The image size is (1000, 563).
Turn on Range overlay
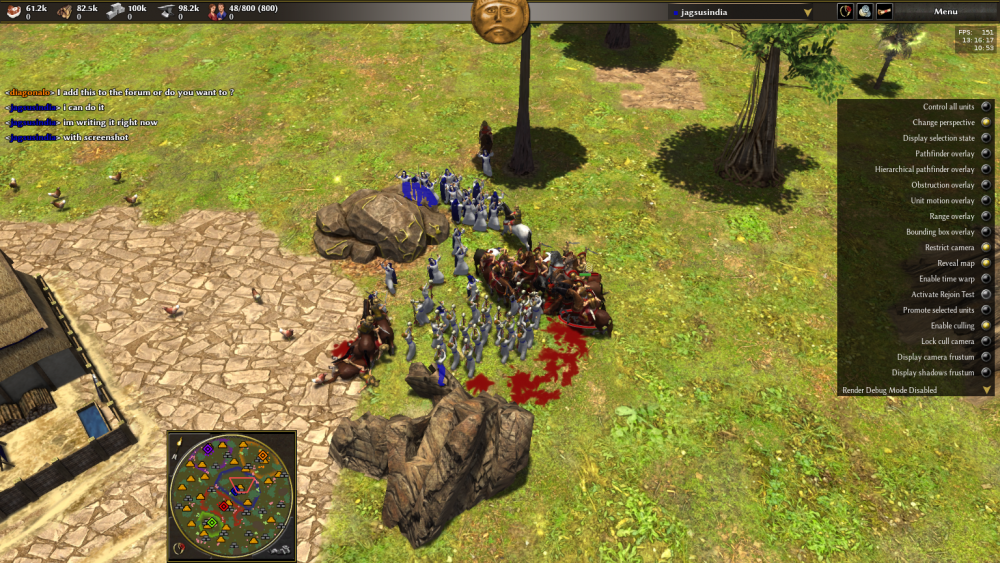click(x=986, y=216)
